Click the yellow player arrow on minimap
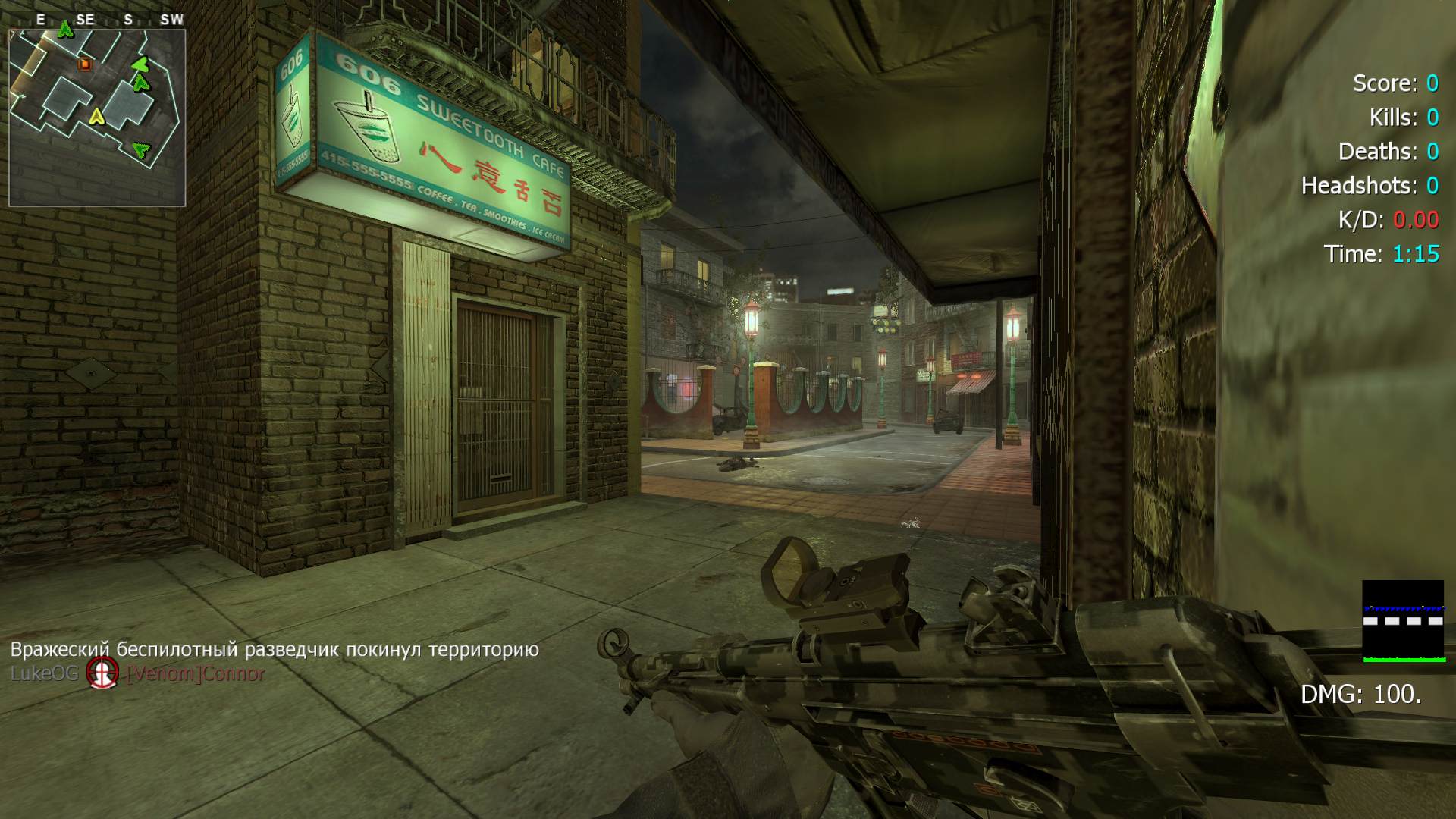This screenshot has height=819, width=1456. (96, 116)
